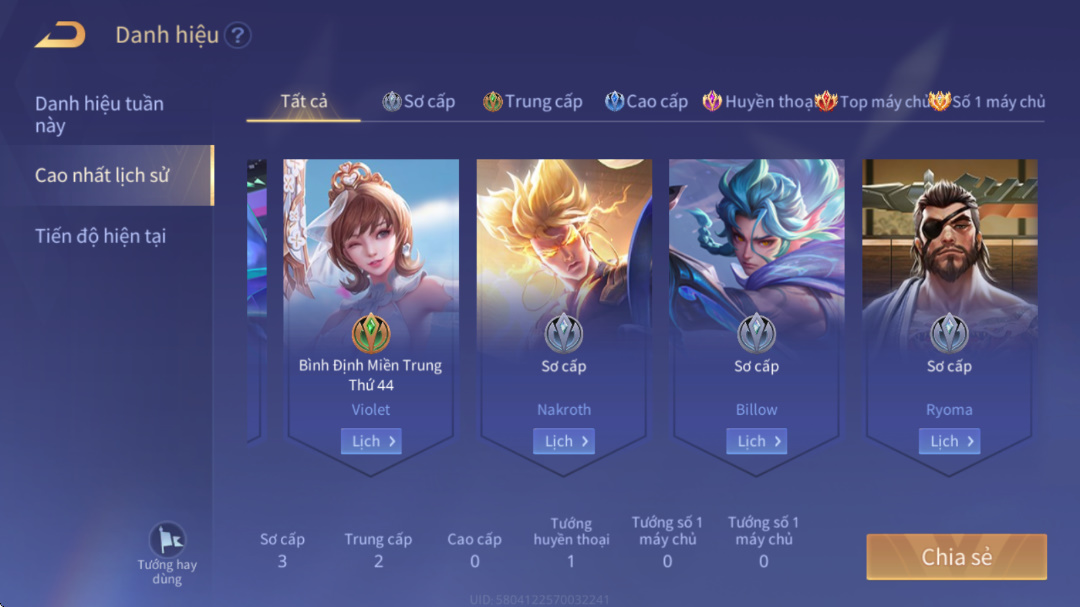Screen dimensions: 1080x607
Task: Show Tiến độ hiện tại section
Action: (x=100, y=236)
